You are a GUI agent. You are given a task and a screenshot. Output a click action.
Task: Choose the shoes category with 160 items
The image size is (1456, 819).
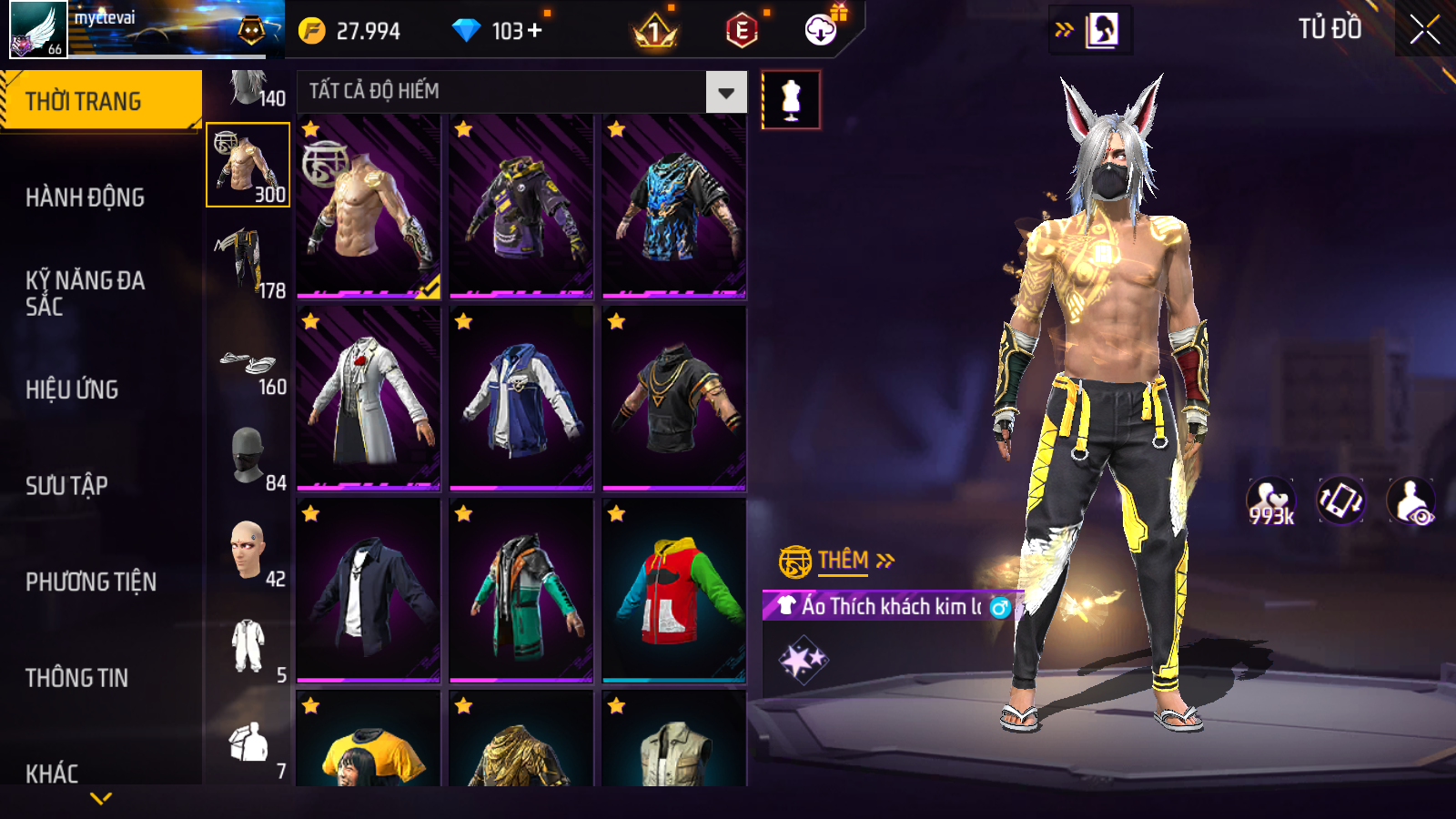pyautogui.click(x=248, y=369)
